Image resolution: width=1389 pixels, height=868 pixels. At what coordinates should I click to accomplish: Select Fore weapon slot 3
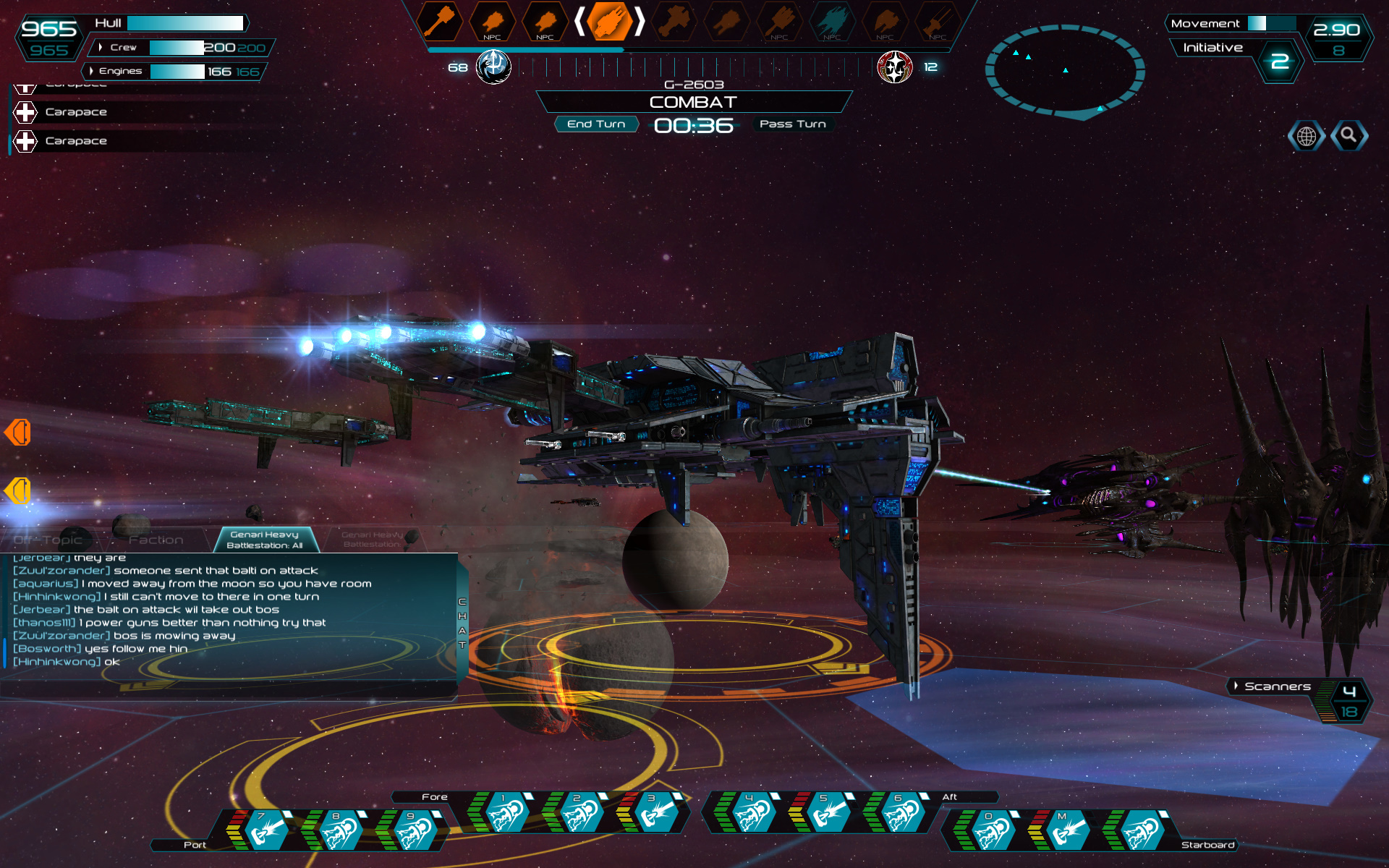tap(655, 813)
